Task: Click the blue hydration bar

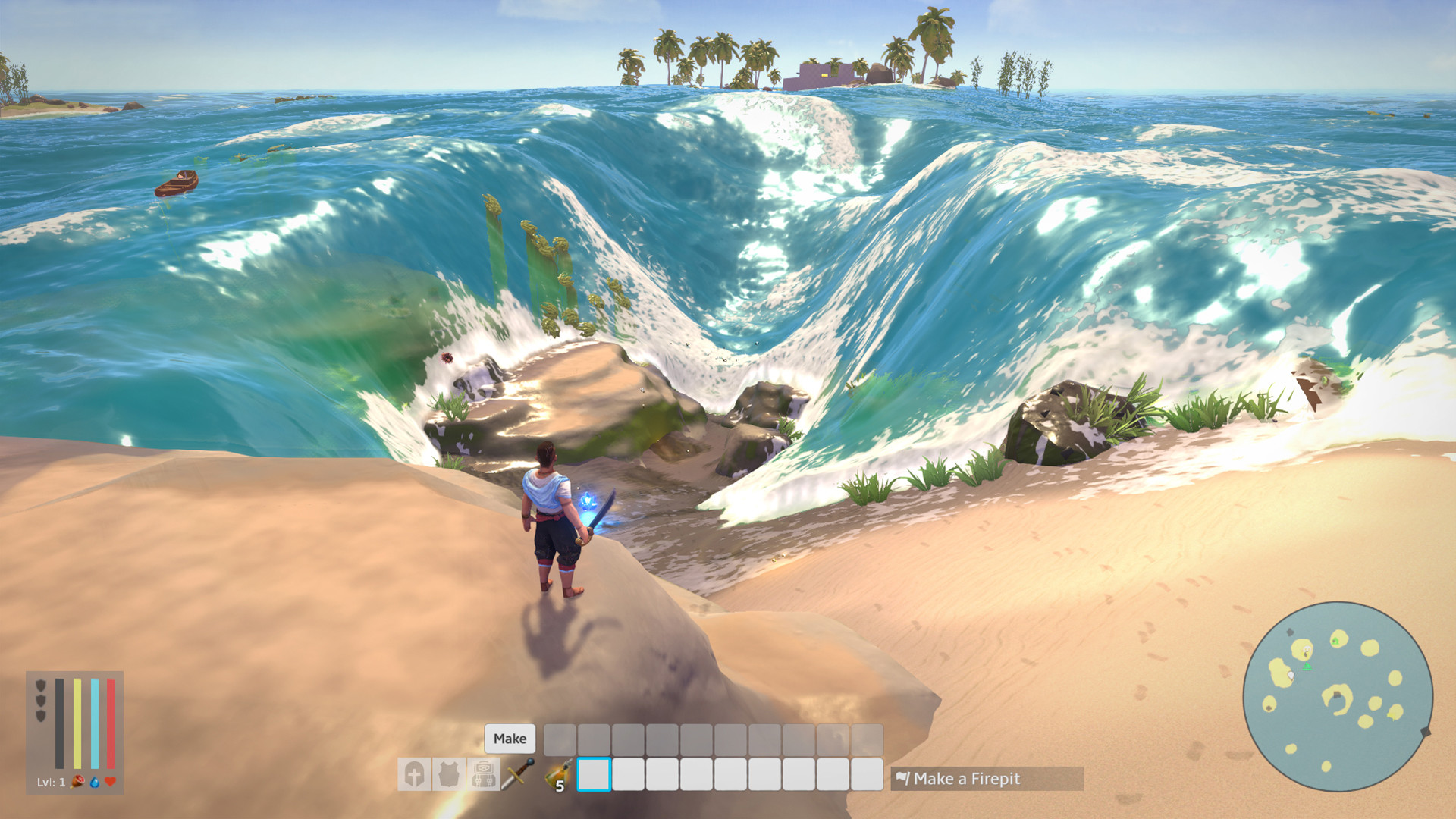Action: tap(95, 723)
